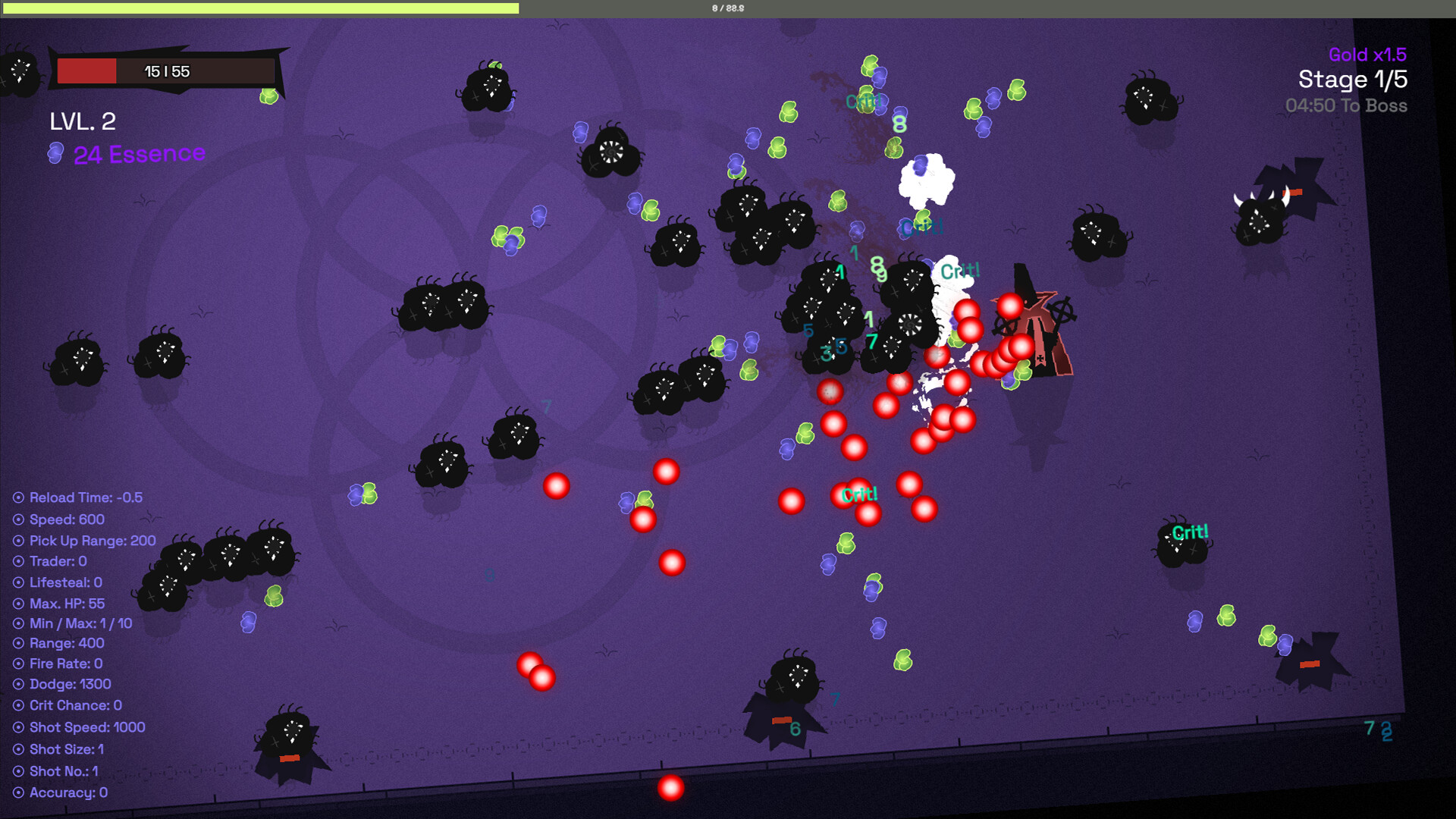Select the Speed stat icon
Screen dimensions: 1456x819
coord(18,519)
